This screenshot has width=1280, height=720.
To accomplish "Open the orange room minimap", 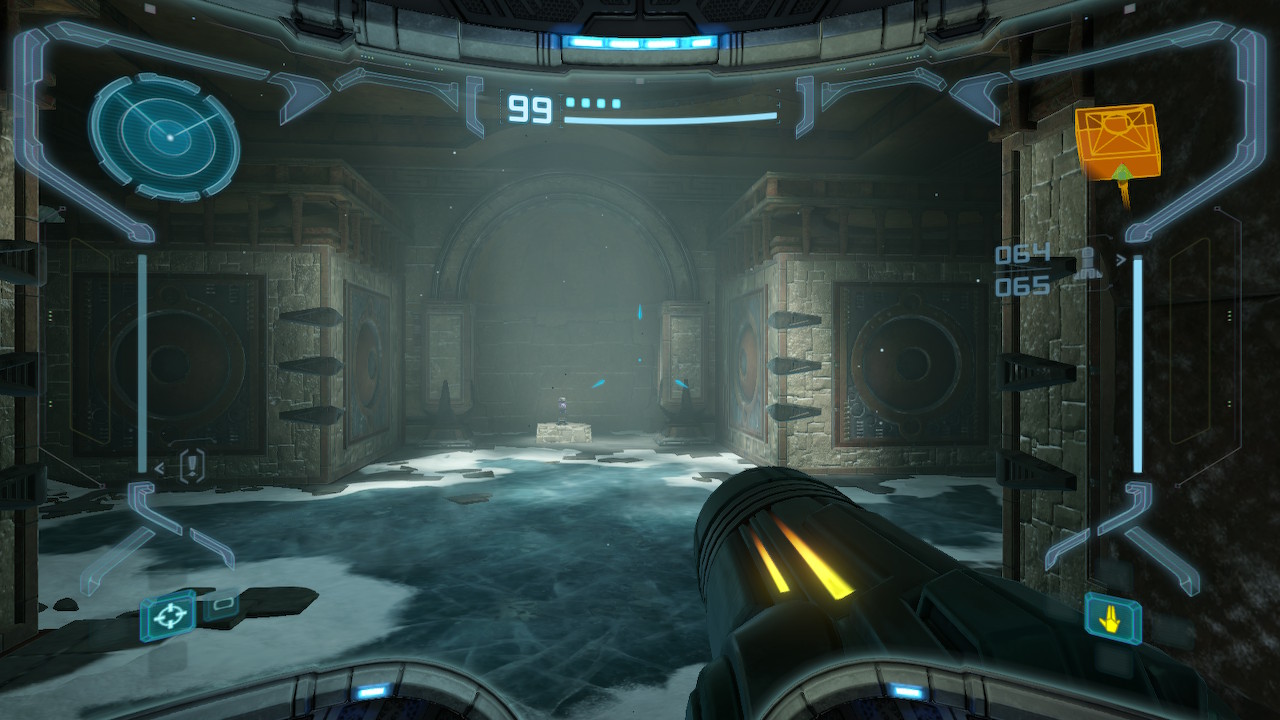I will [x=1117, y=141].
